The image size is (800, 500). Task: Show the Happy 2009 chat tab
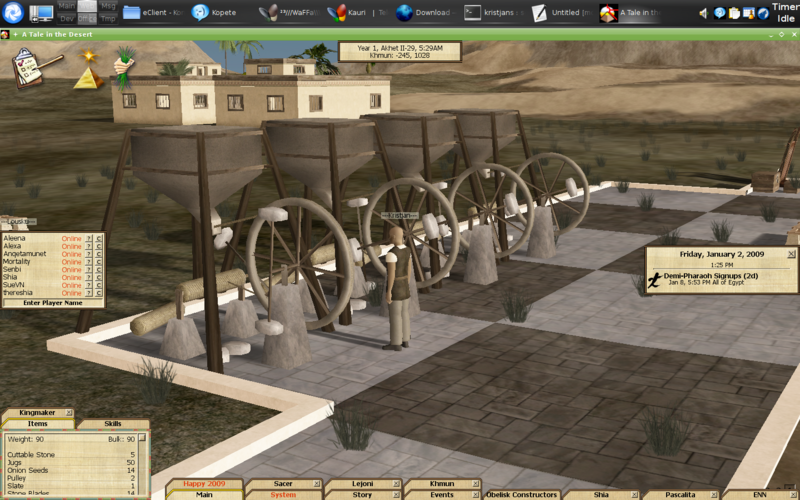pos(205,483)
